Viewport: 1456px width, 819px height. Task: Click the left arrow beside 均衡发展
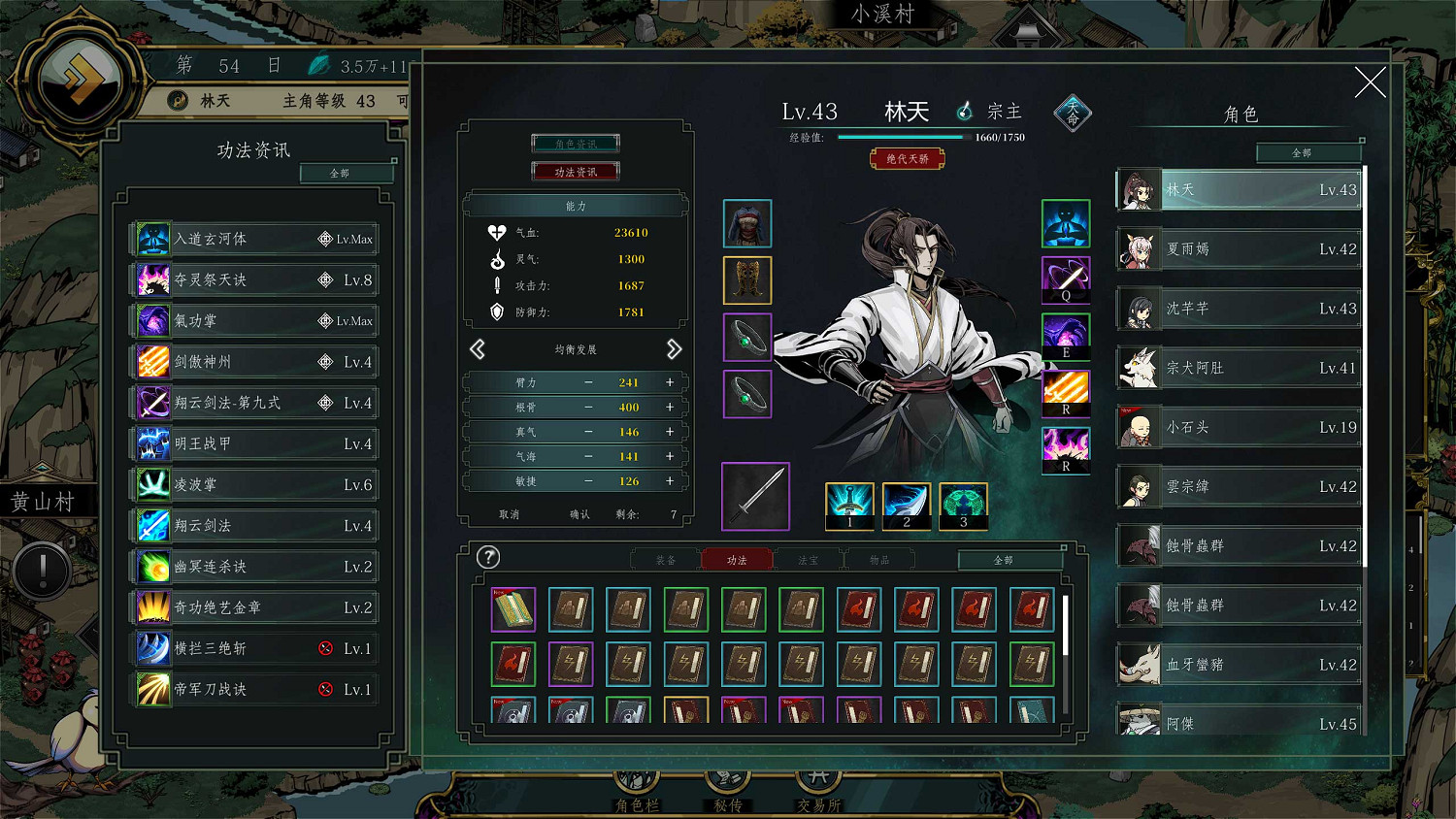(x=478, y=349)
